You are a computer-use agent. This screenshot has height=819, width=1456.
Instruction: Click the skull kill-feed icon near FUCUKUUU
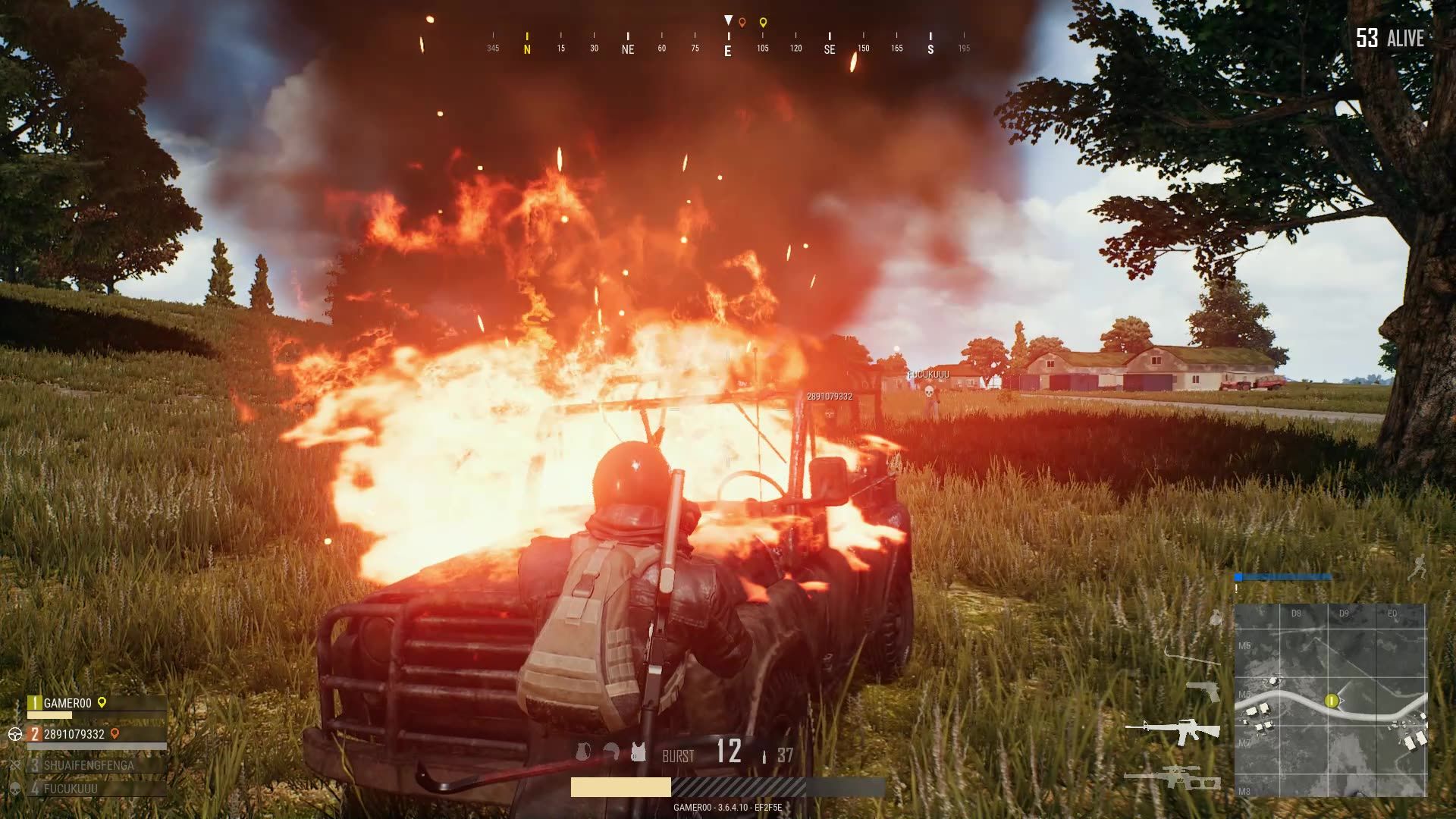coord(929,391)
